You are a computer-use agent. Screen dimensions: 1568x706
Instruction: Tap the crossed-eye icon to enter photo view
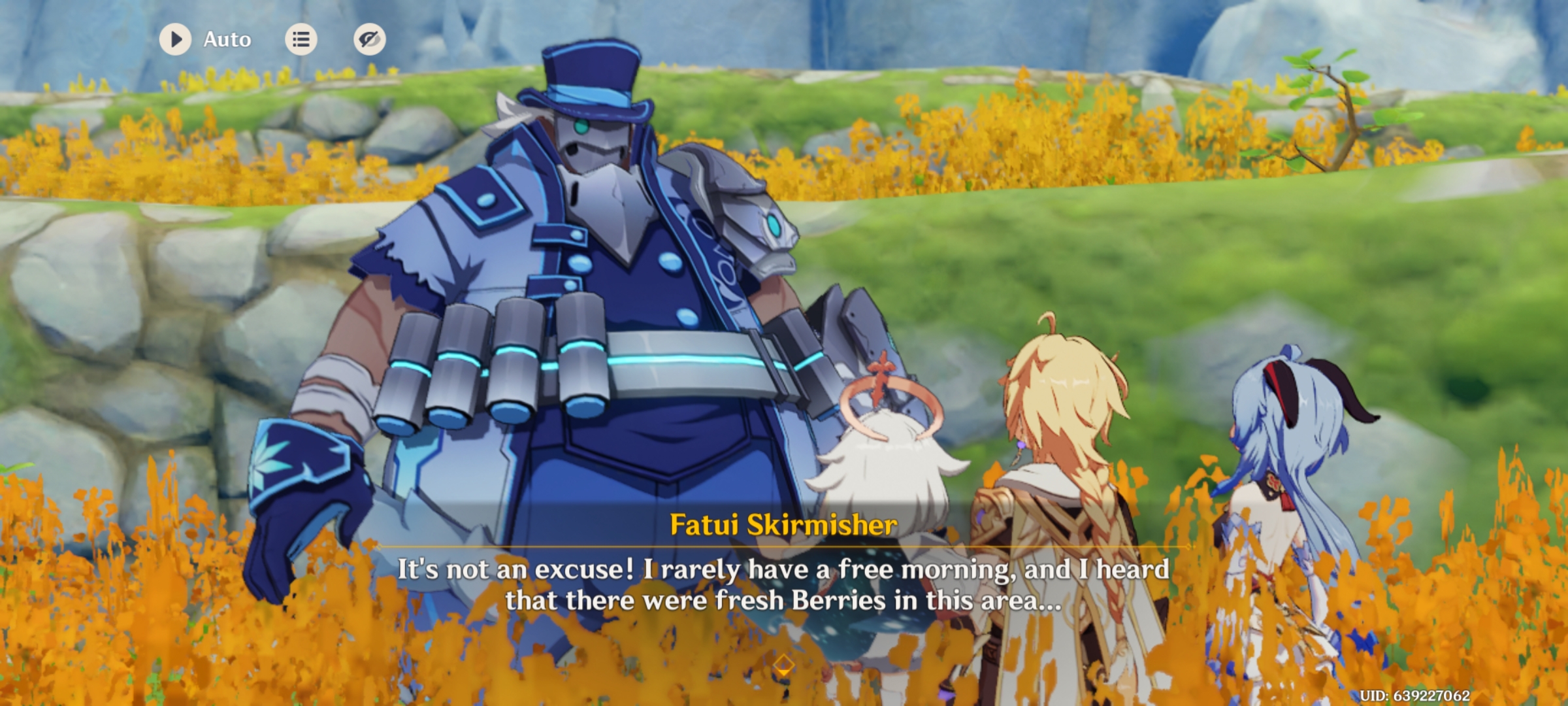click(369, 39)
